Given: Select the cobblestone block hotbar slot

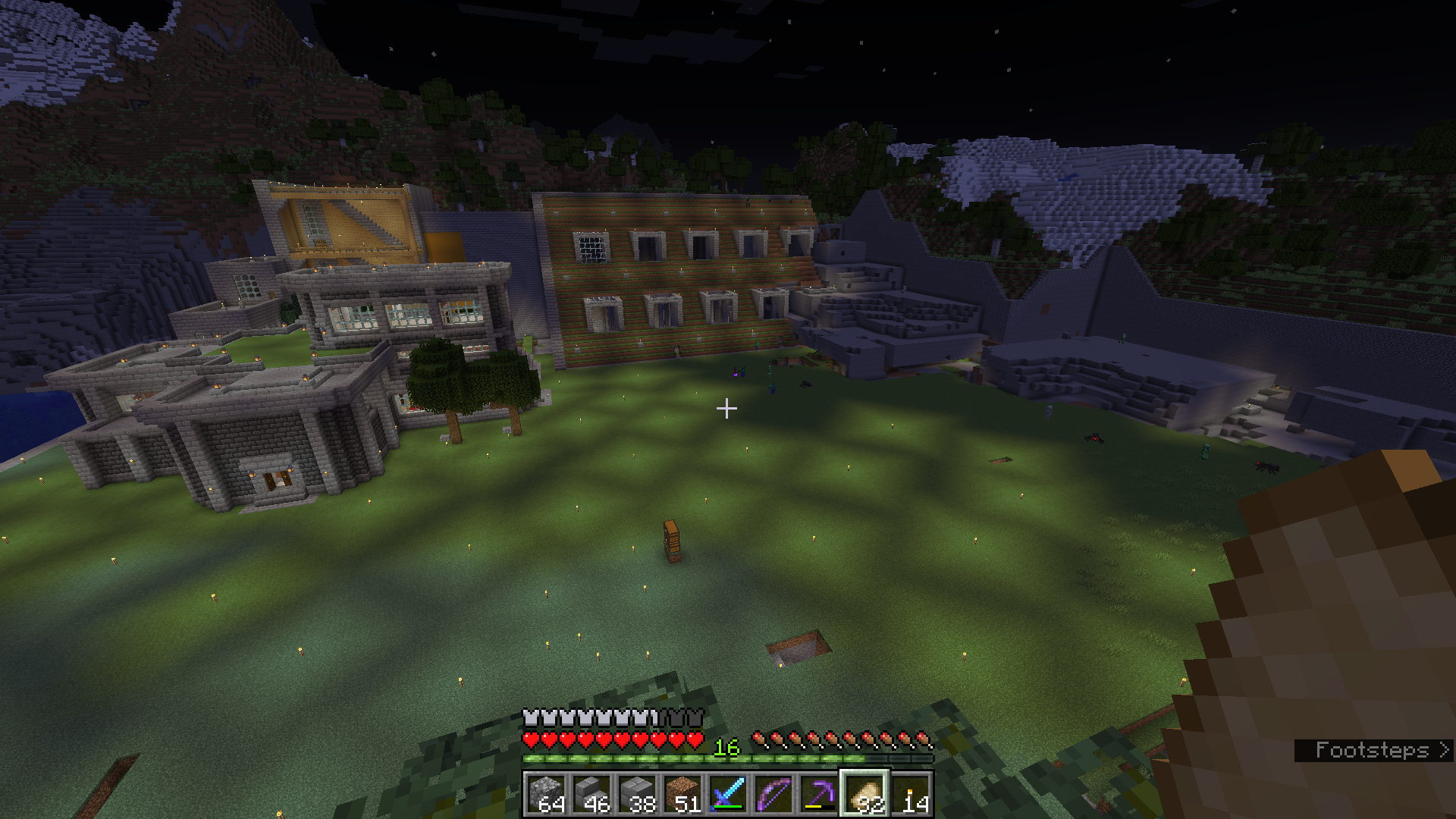Looking at the screenshot, I should [x=546, y=794].
